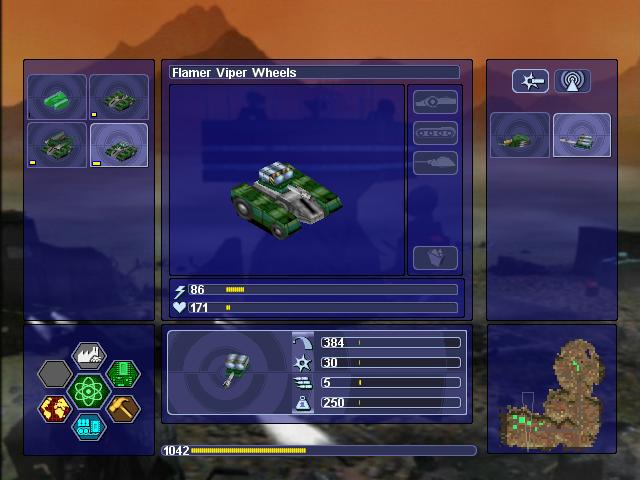
Task: Open the world map intelligence hexagon
Action: pyautogui.click(x=55, y=408)
